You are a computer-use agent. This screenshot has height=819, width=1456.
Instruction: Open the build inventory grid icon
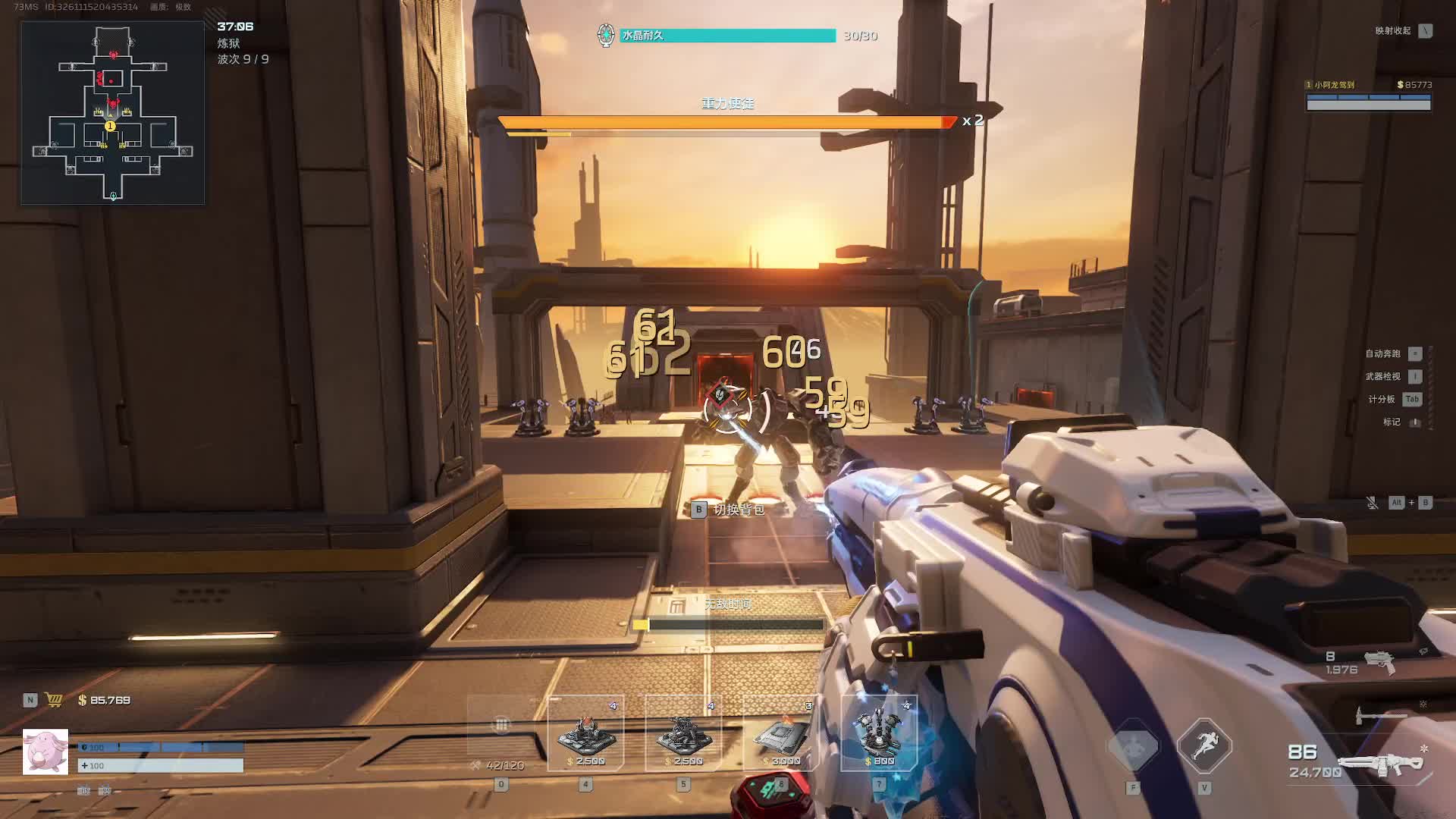pyautogui.click(x=501, y=725)
